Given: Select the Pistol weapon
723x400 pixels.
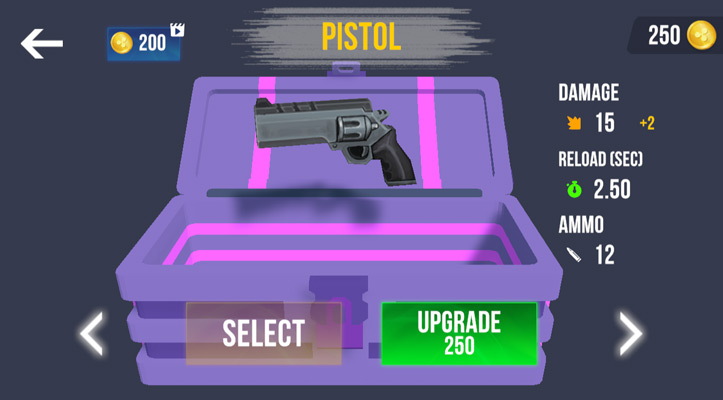Looking at the screenshot, I should (263, 333).
